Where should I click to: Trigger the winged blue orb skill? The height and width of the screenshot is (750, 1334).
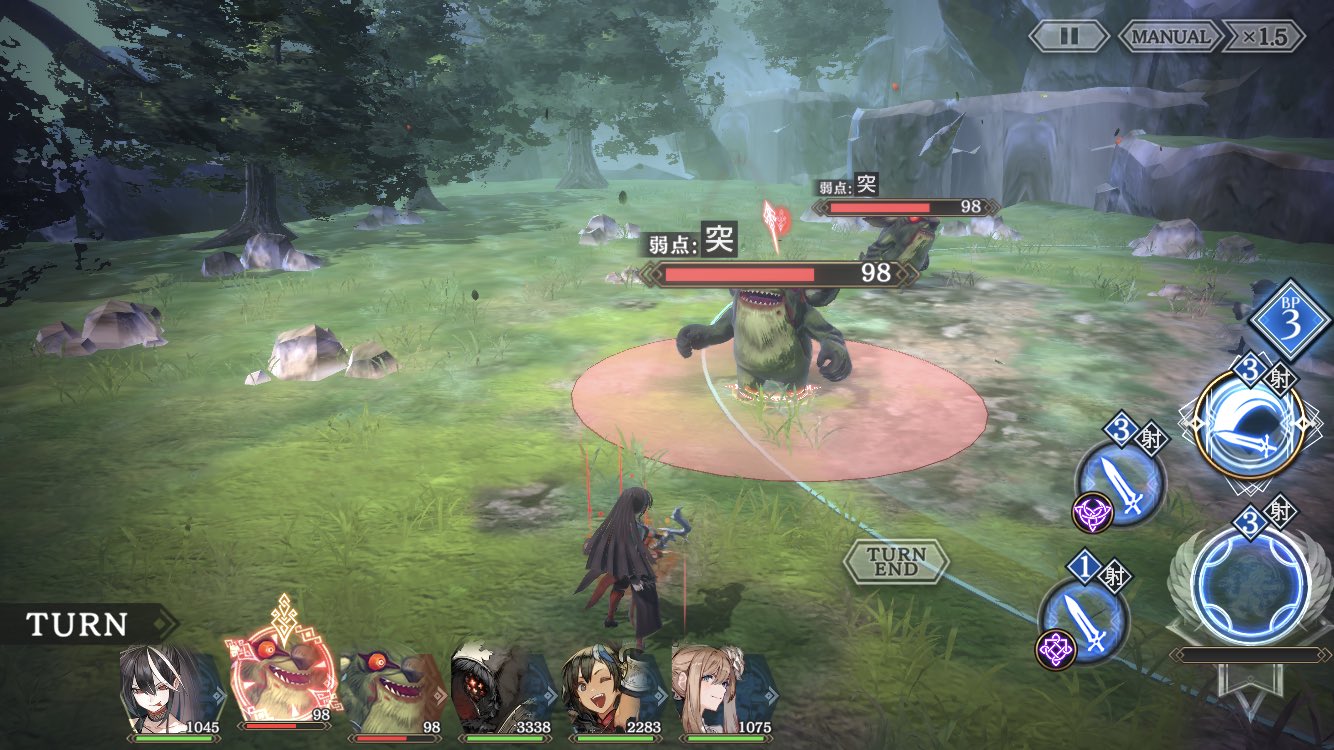(1250, 585)
